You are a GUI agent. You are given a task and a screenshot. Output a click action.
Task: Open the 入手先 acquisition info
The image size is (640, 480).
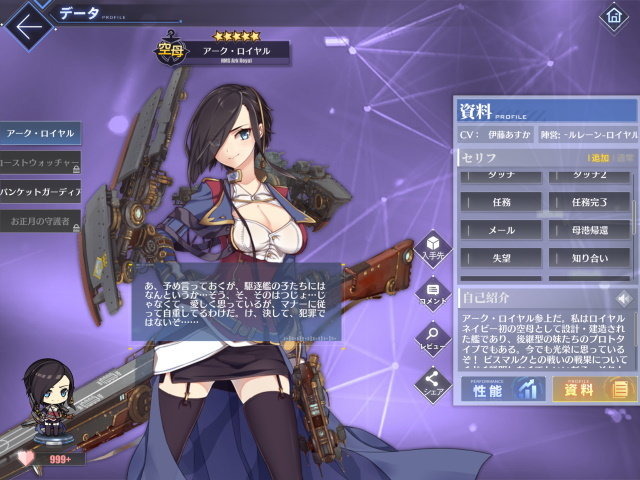pos(433,247)
